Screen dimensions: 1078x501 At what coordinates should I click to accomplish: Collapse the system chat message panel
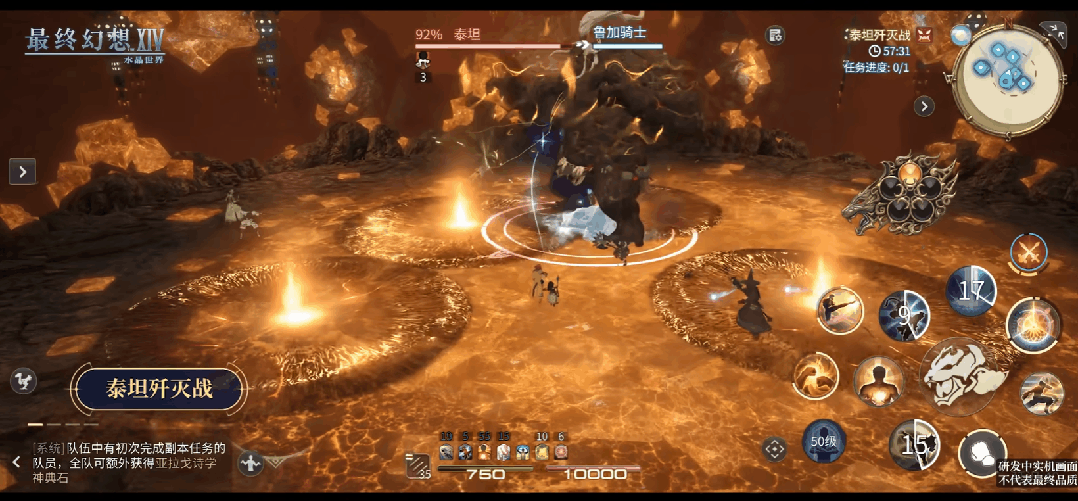[16, 461]
